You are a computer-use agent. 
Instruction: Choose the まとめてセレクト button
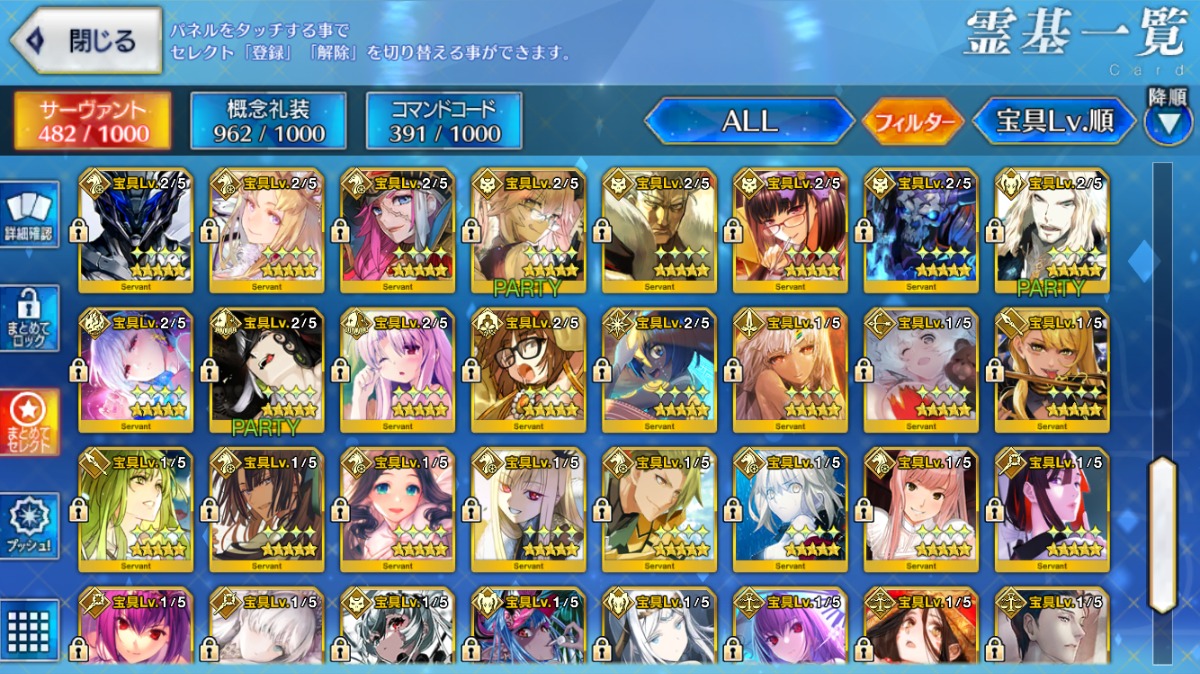(30, 421)
